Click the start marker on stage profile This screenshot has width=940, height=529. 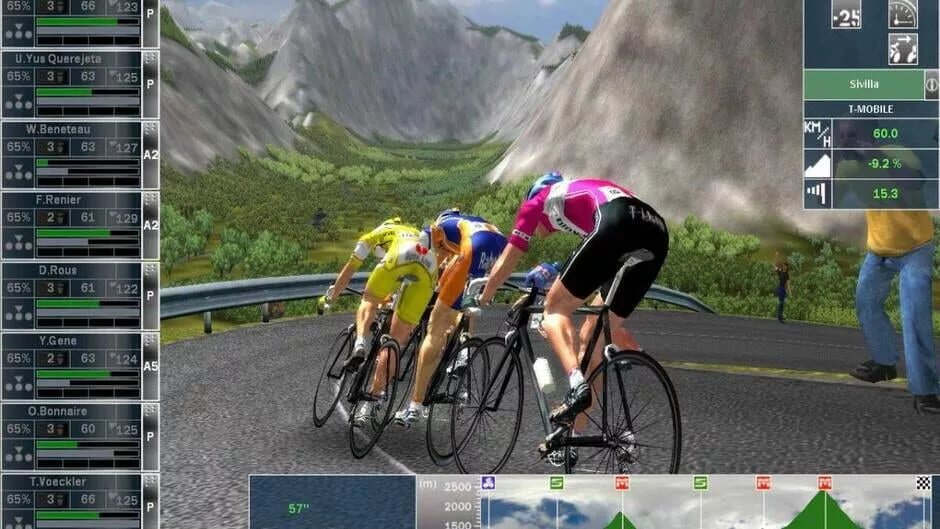(x=488, y=483)
